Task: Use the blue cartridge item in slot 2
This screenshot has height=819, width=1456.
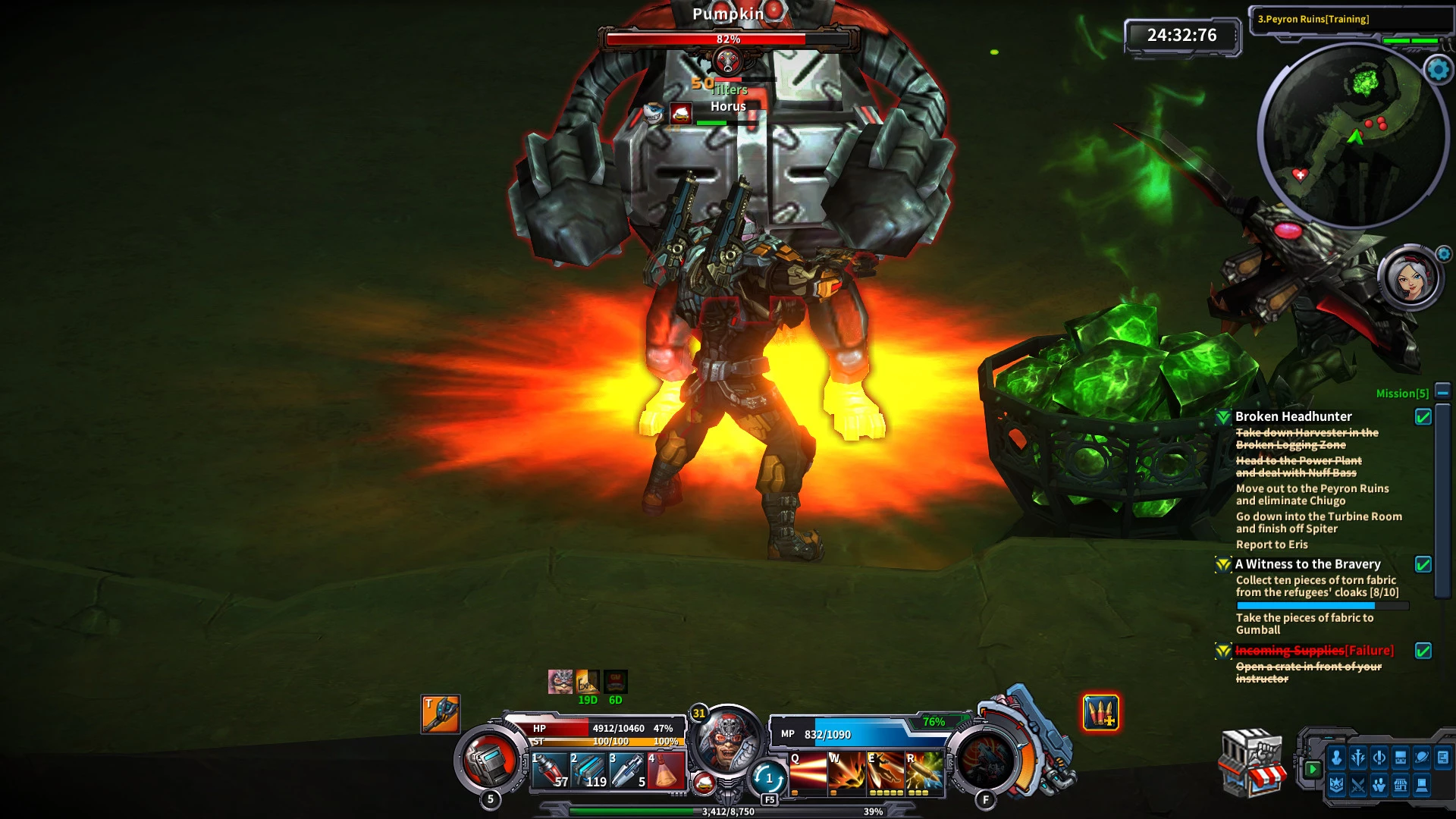Action: click(x=588, y=771)
